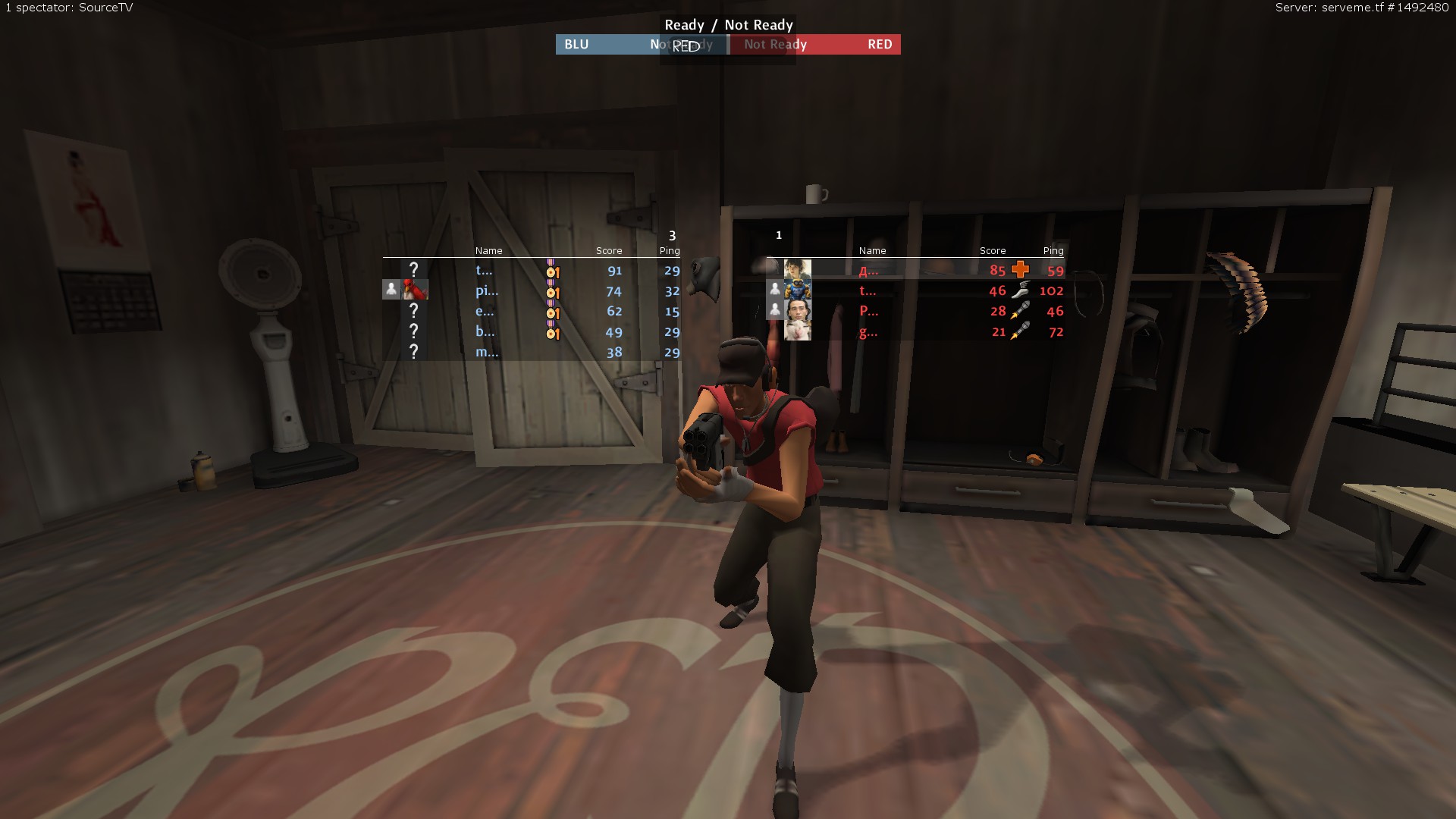Select the BLU player row scoring 91
Image resolution: width=1456 pixels, height=819 pixels.
pos(531,270)
